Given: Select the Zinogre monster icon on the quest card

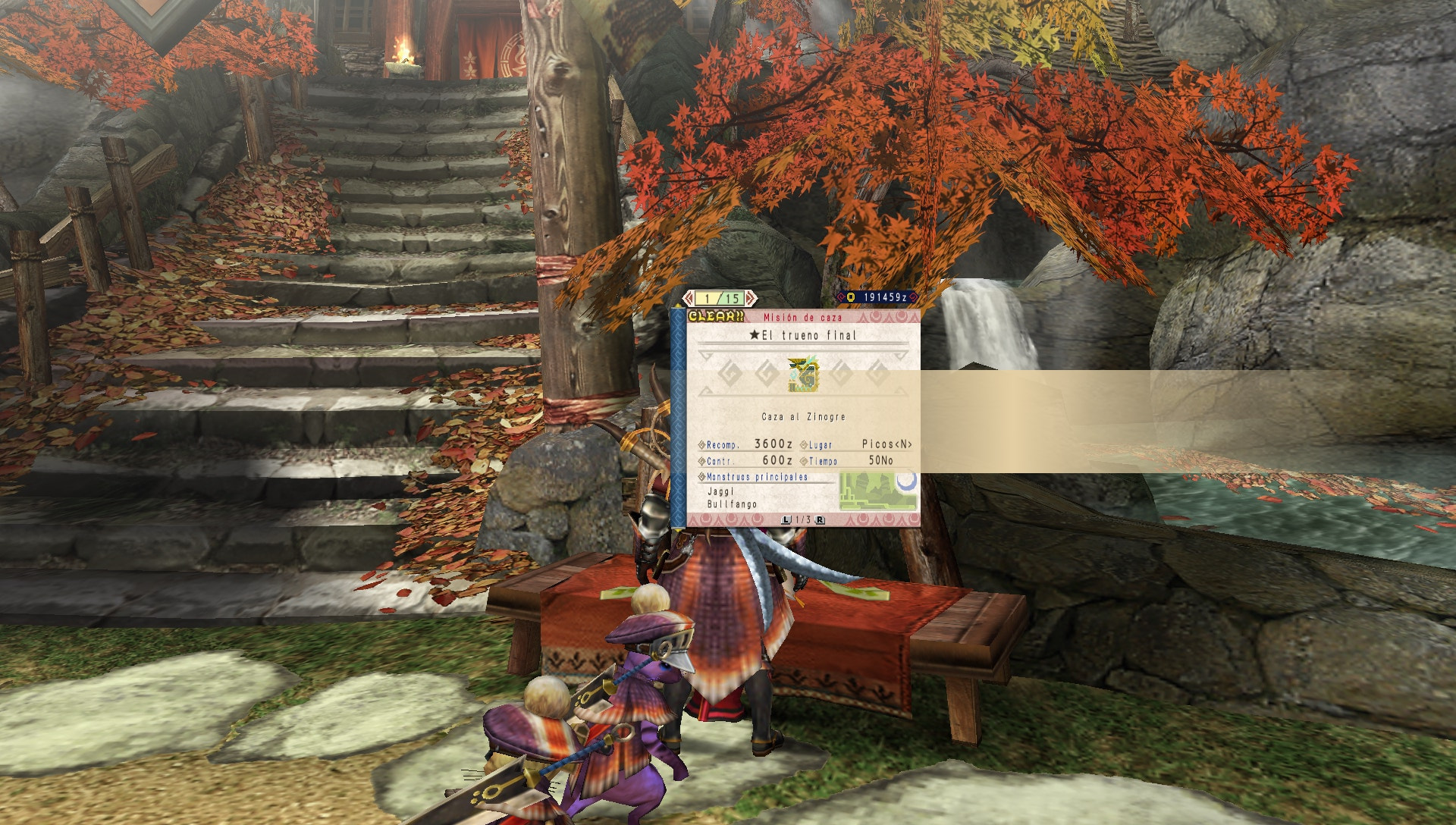Looking at the screenshot, I should pos(802,376).
